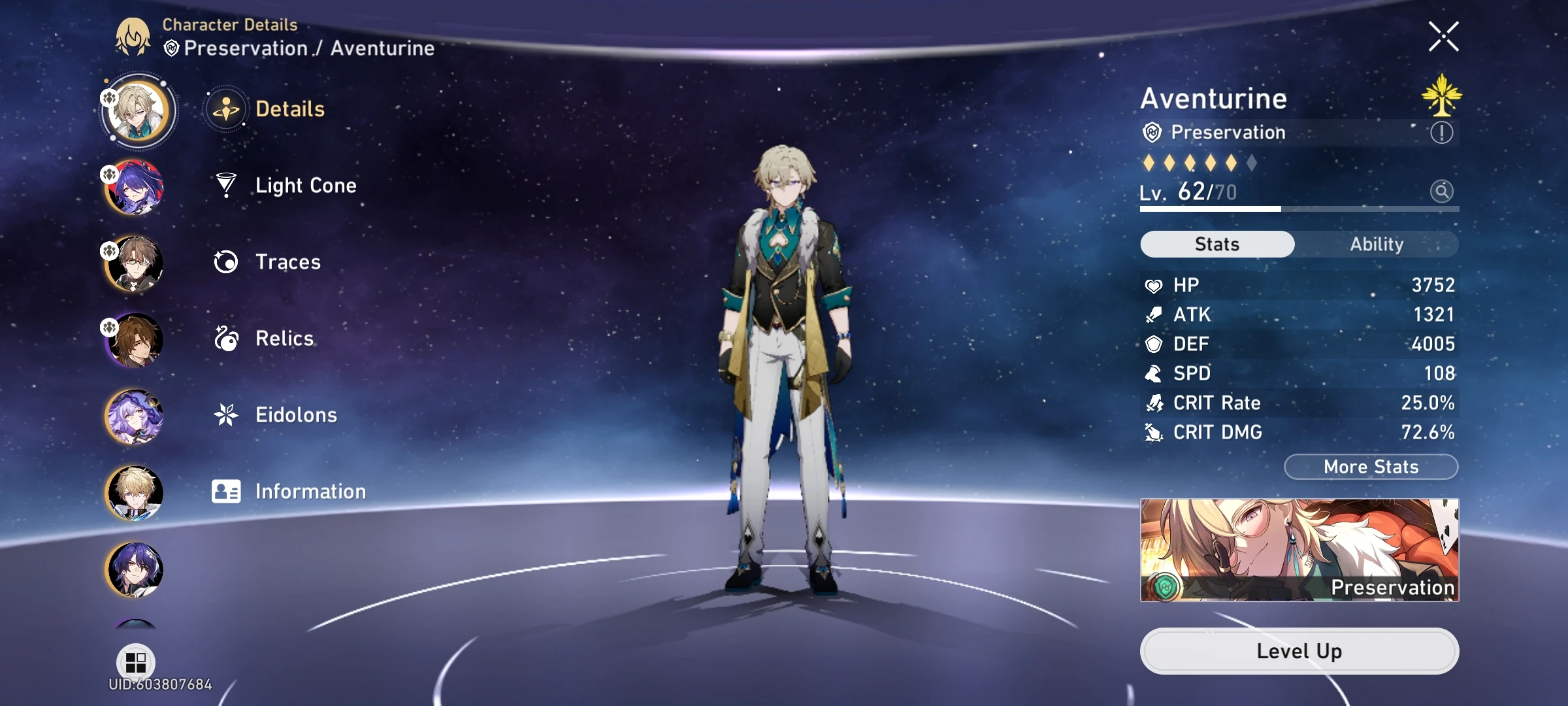Select the purple-haired character portrait below Aventurine

pos(134,189)
